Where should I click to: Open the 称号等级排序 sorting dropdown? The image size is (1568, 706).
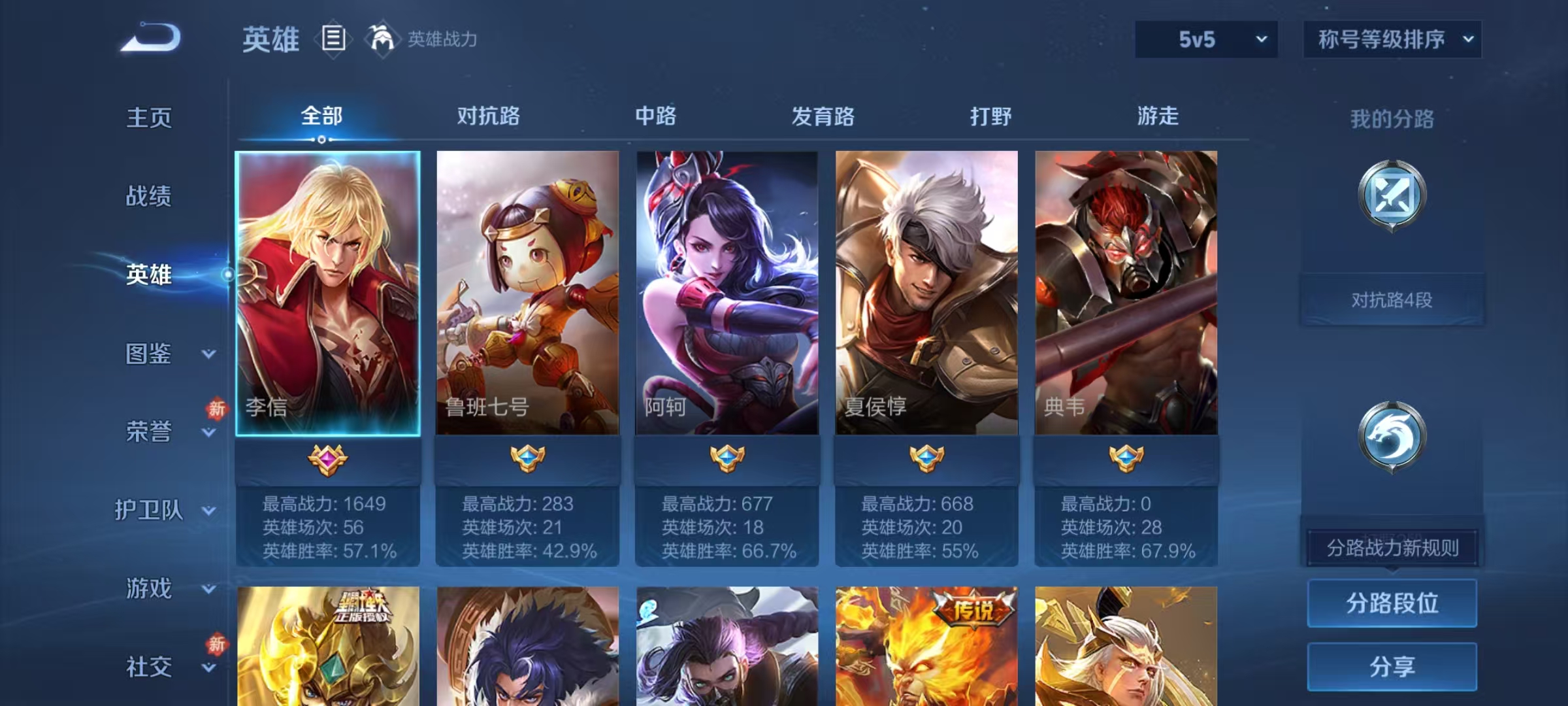(1392, 39)
